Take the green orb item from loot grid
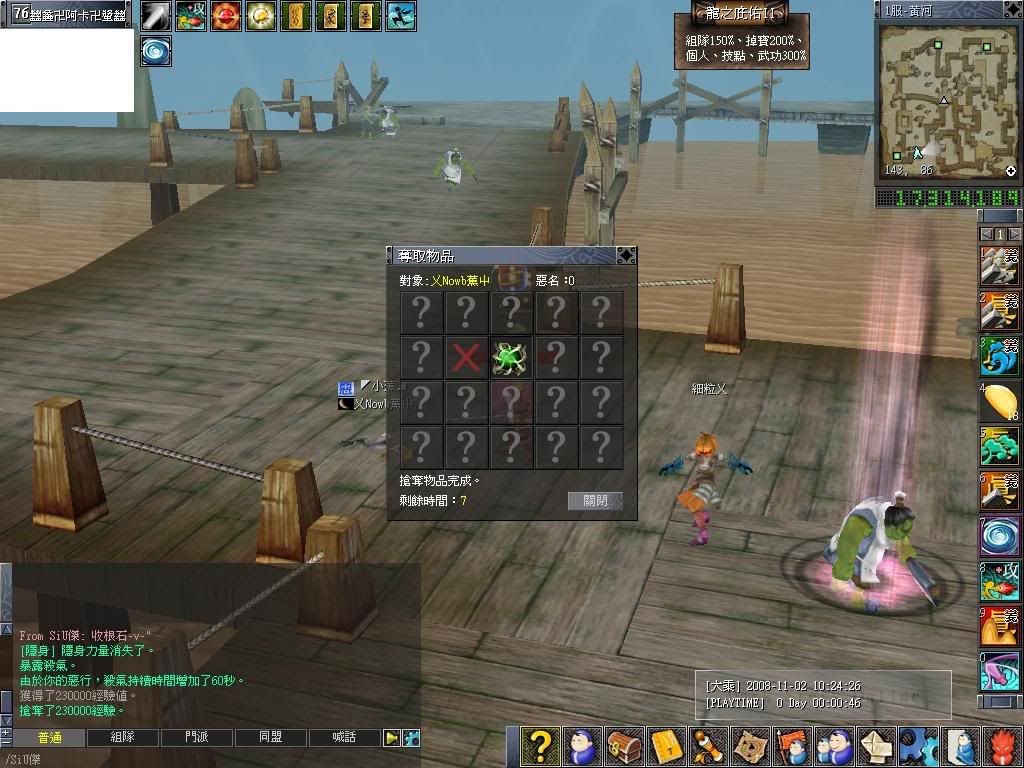This screenshot has height=768, width=1024. coord(511,357)
